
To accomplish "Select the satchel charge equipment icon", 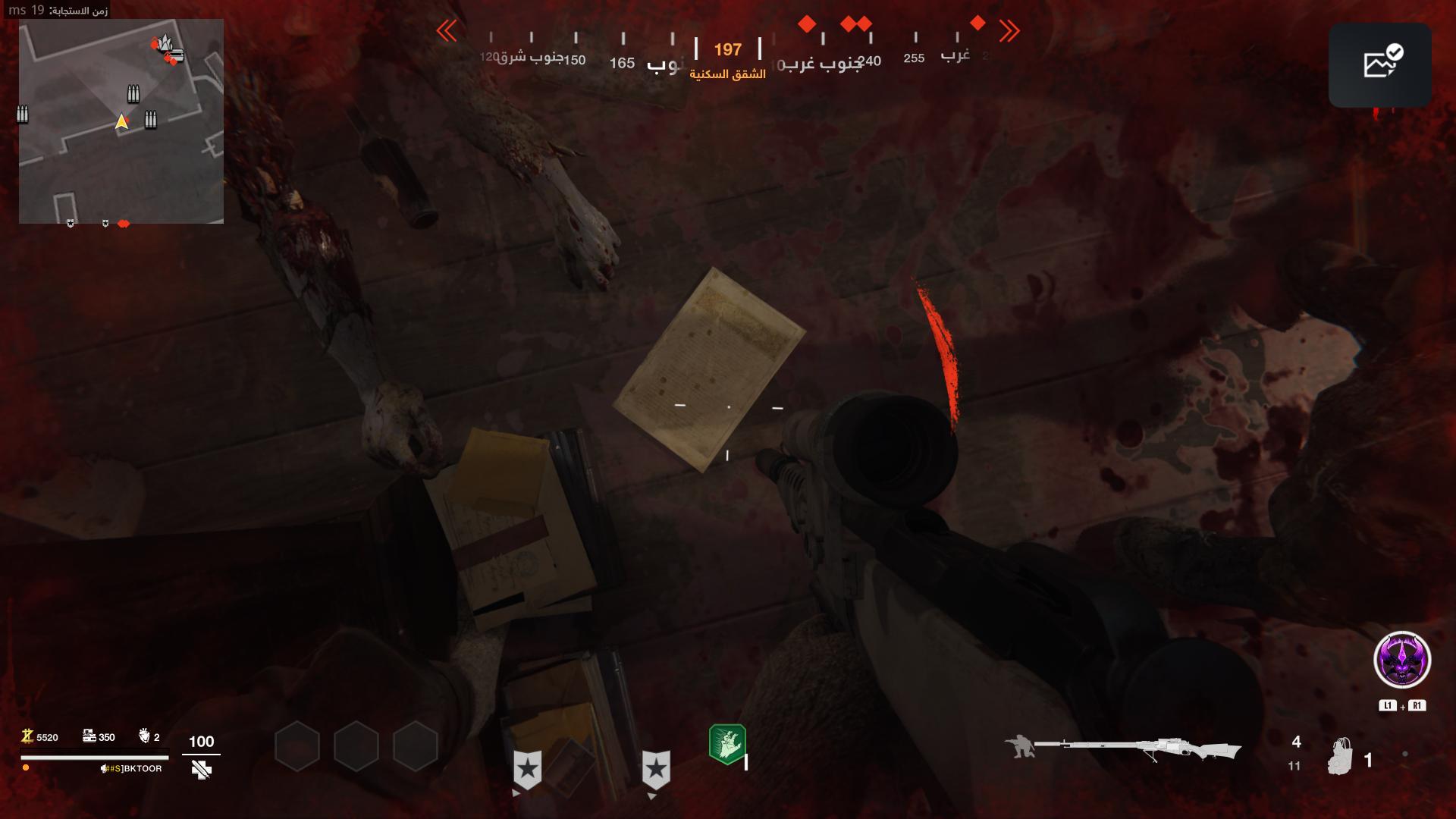I will click(x=1341, y=756).
